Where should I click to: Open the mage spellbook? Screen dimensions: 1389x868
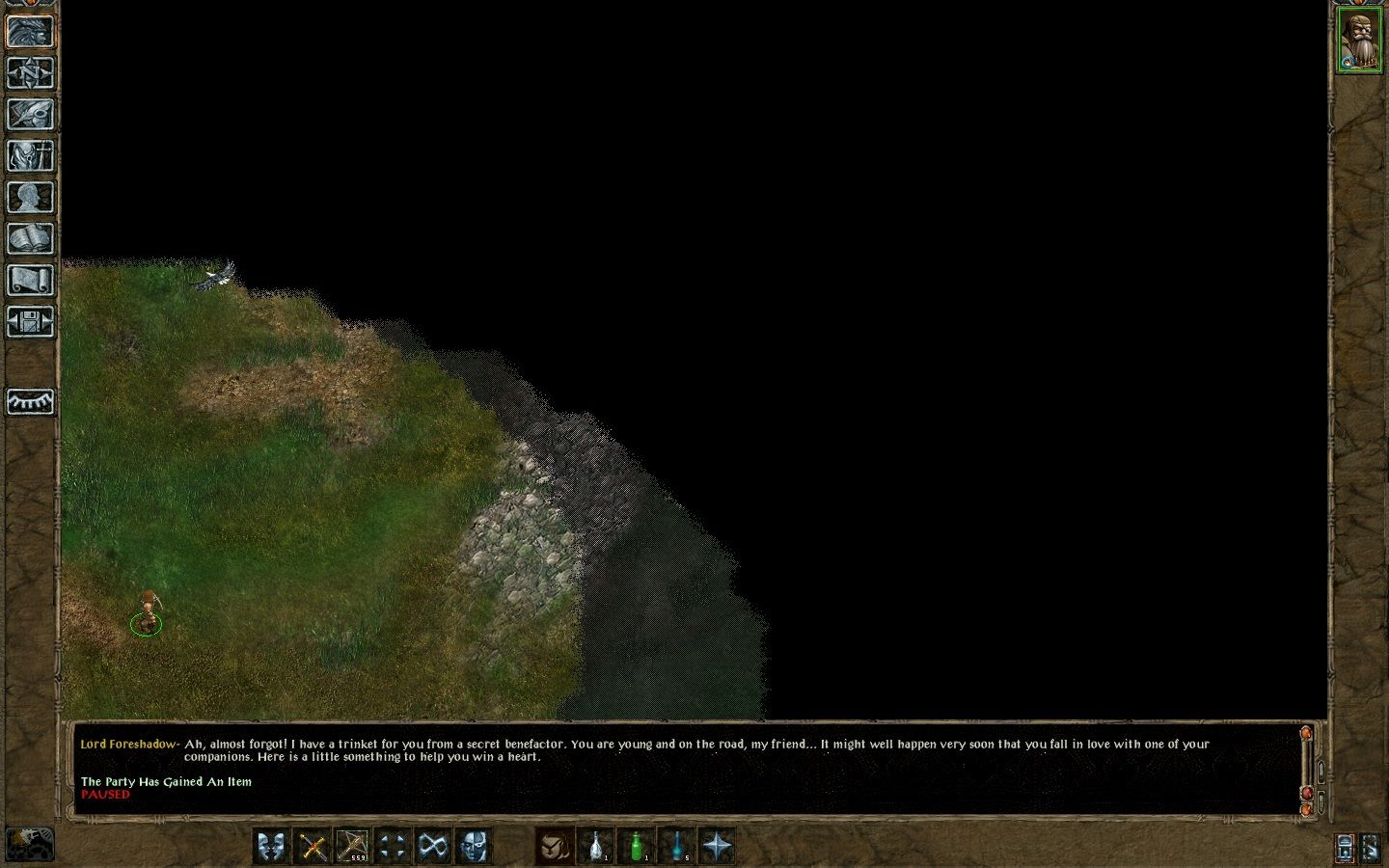click(30, 238)
